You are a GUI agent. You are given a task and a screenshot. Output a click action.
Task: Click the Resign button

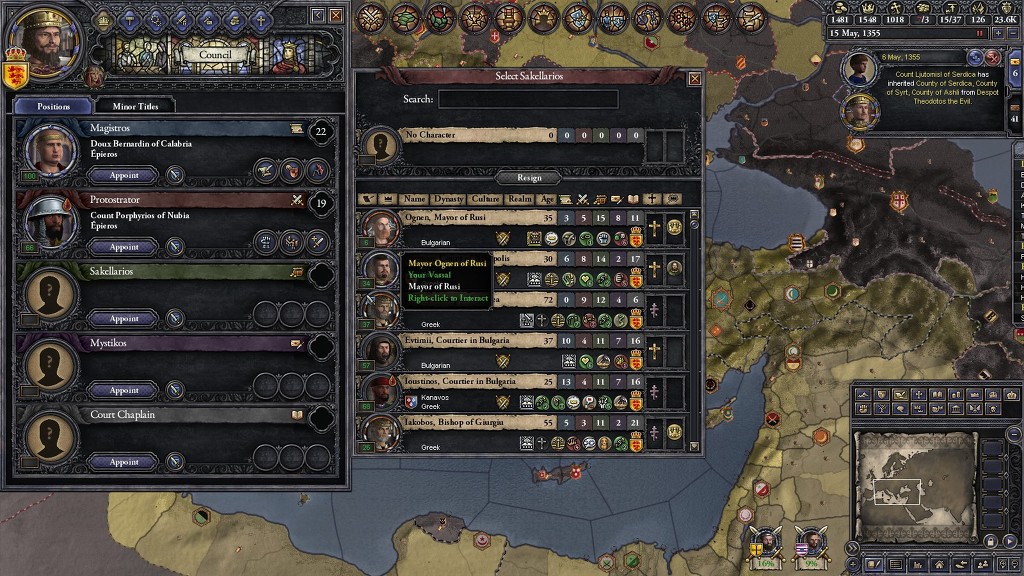click(x=529, y=177)
